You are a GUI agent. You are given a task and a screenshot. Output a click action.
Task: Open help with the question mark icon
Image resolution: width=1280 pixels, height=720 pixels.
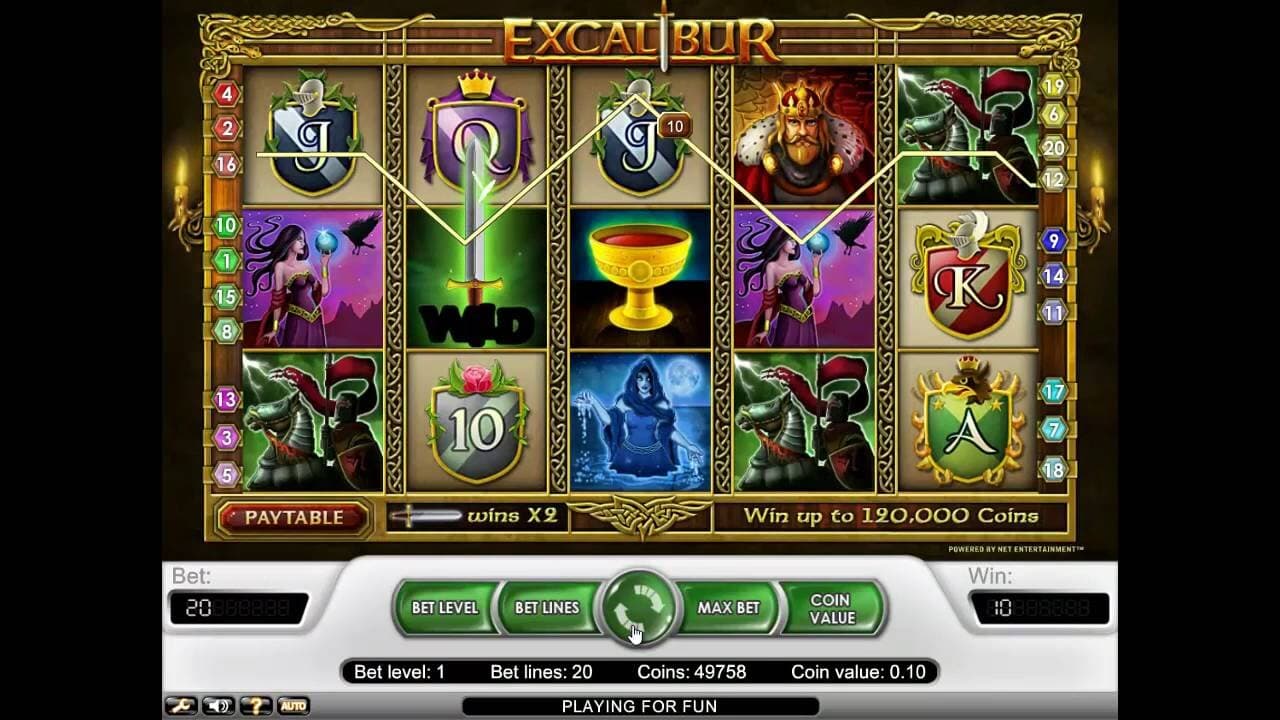255,706
